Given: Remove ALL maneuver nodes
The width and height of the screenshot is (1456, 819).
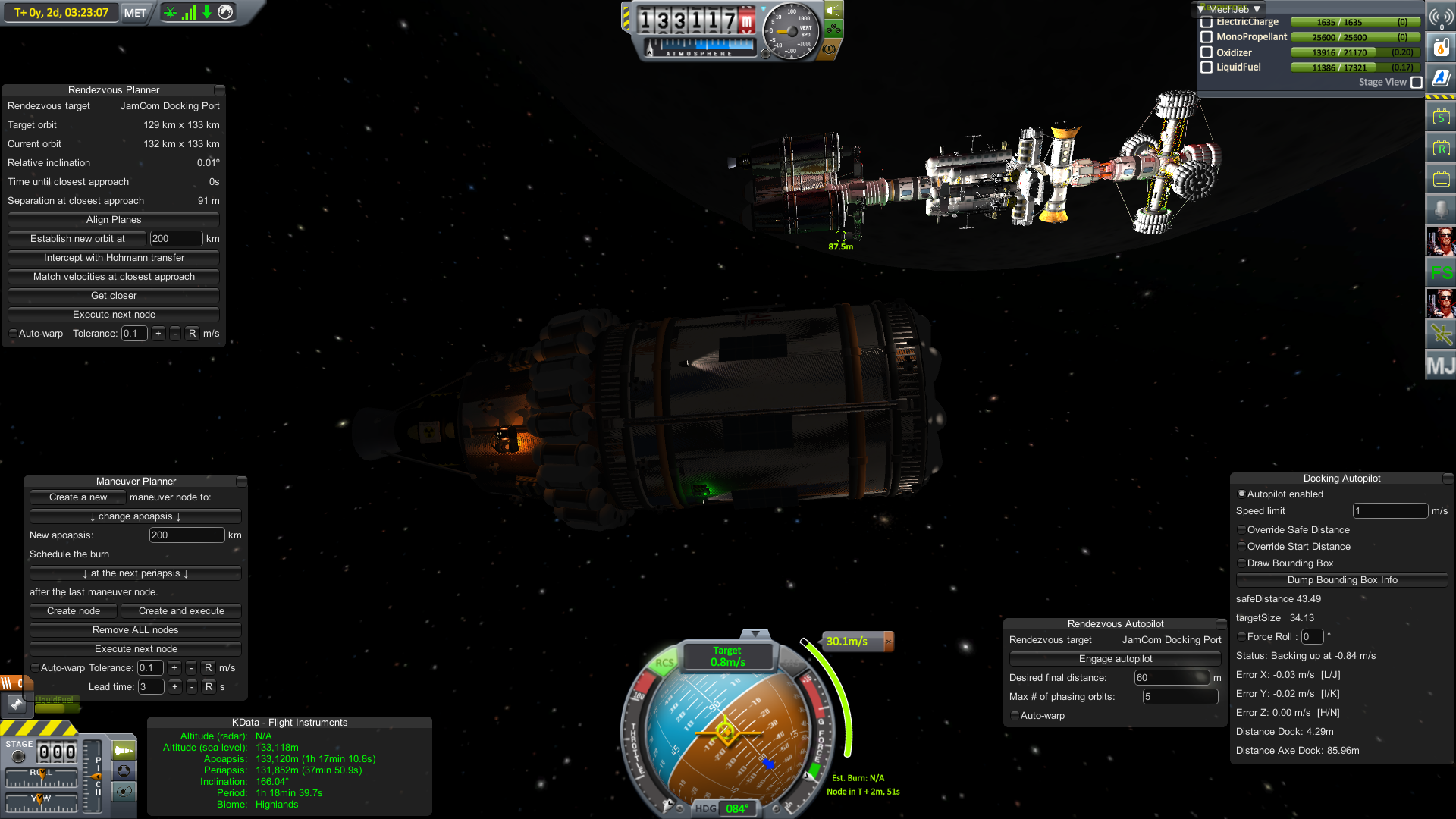Looking at the screenshot, I should click(136, 630).
